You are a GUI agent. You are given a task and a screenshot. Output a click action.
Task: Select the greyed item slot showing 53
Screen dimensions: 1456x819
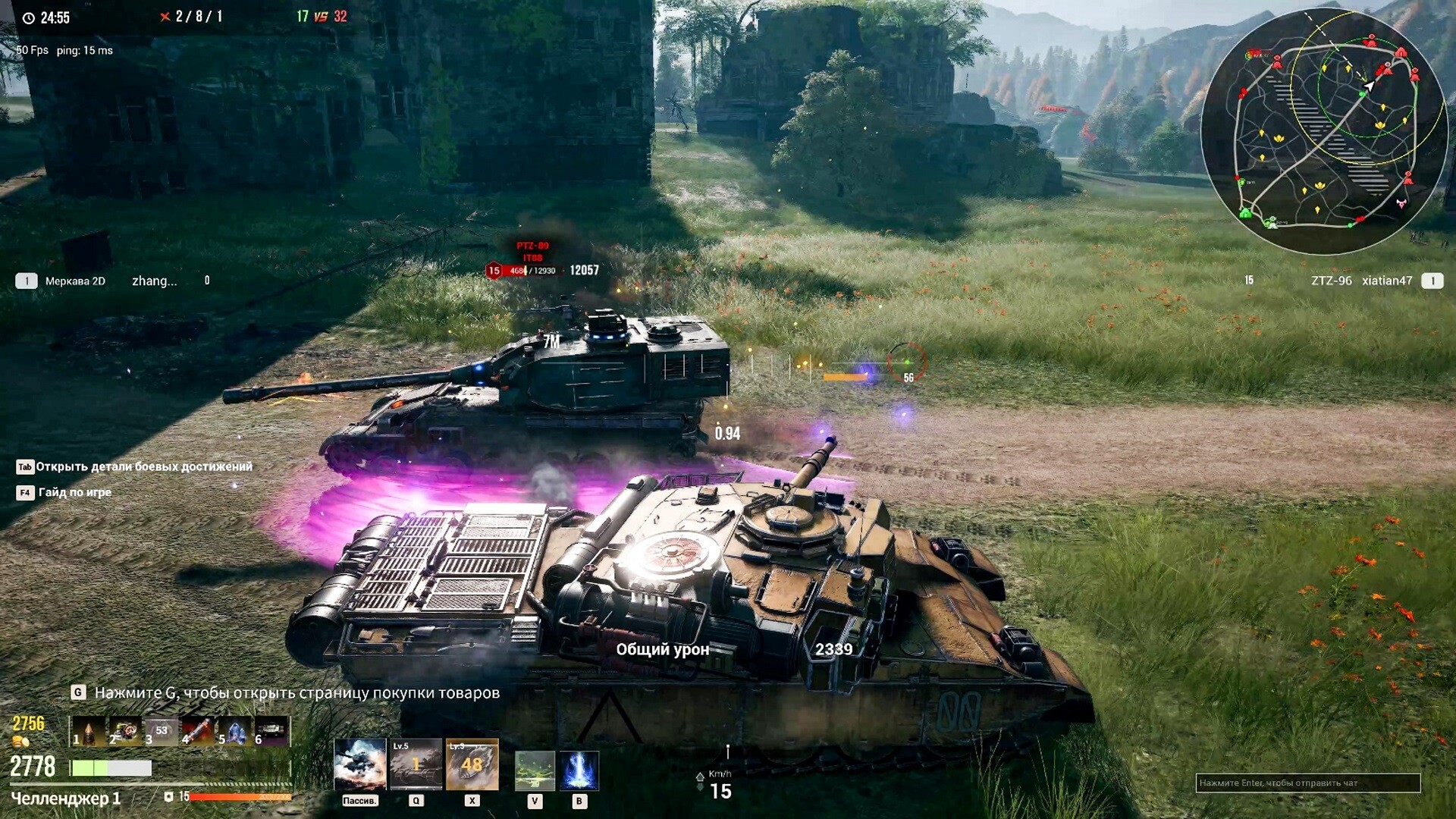click(161, 731)
